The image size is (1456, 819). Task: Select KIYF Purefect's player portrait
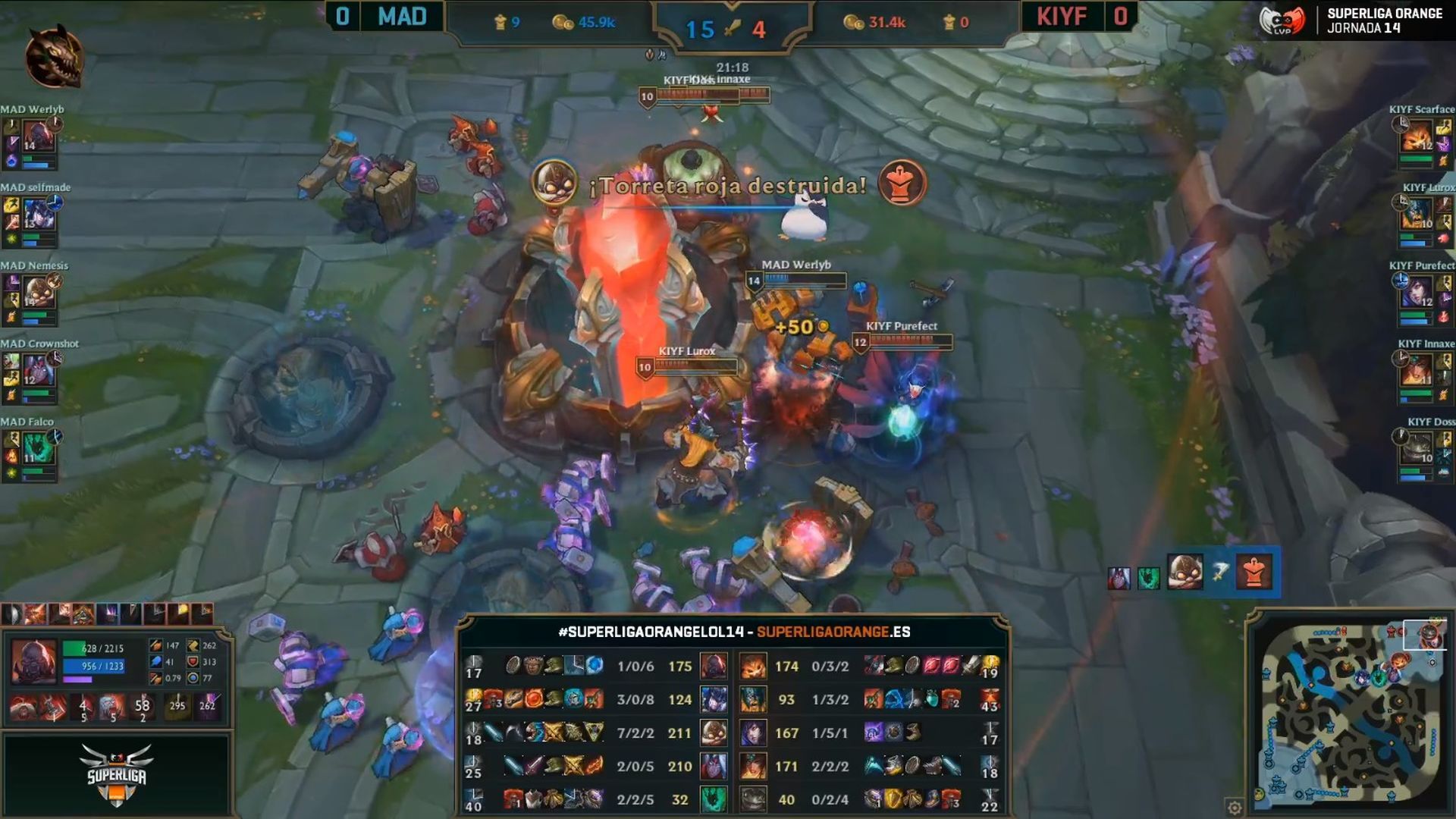[1416, 293]
